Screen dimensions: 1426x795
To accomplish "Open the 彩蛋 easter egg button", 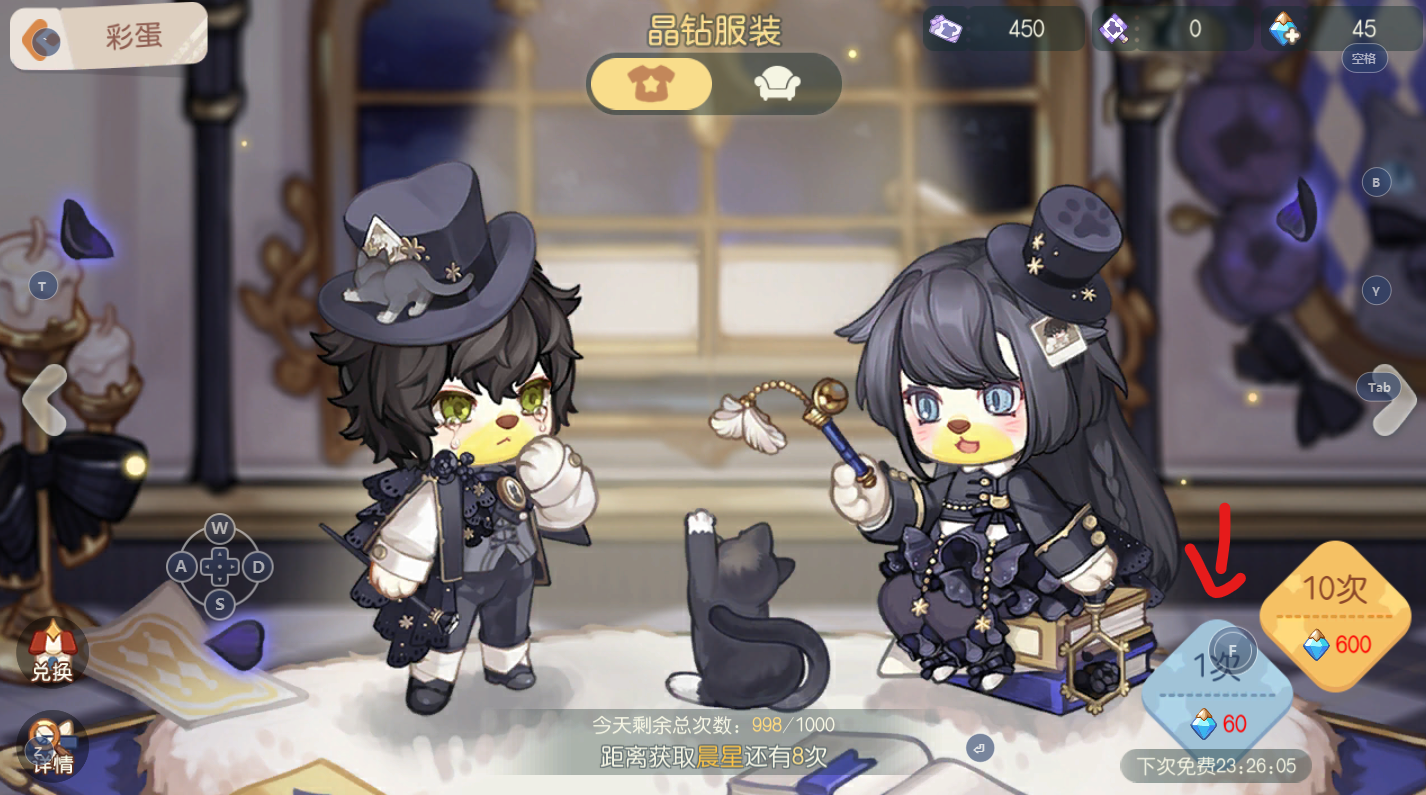I will coord(108,37).
